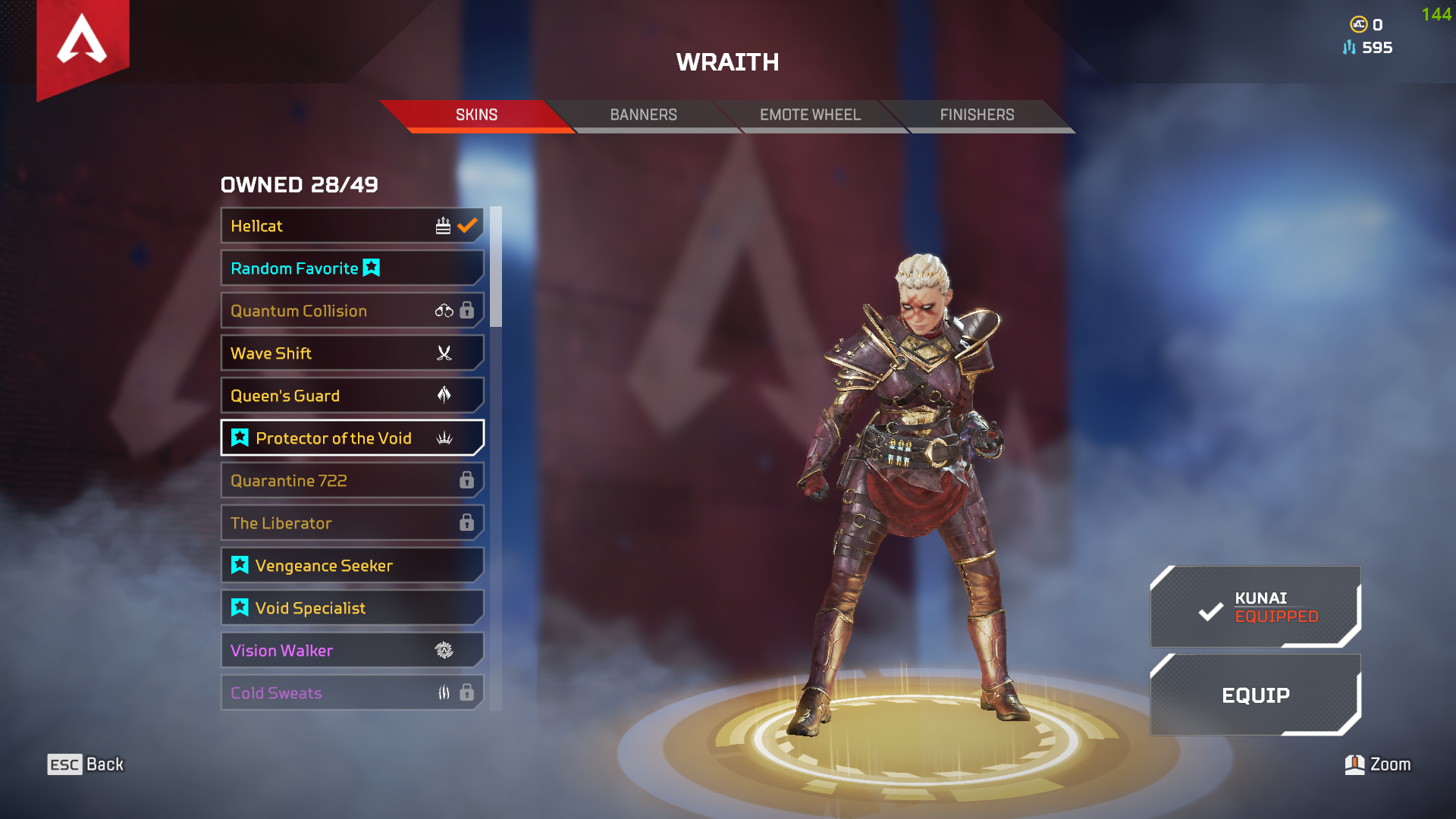Click the equipped checkmark on Hellcat
Image resolution: width=1456 pixels, height=819 pixels.
466,224
